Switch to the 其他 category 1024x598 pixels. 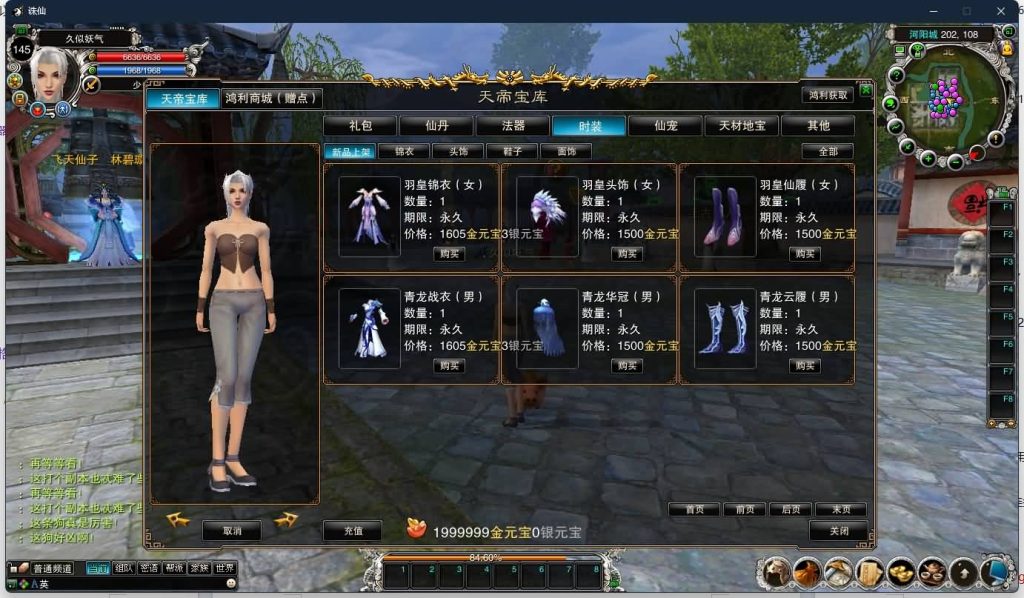pyautogui.click(x=818, y=126)
